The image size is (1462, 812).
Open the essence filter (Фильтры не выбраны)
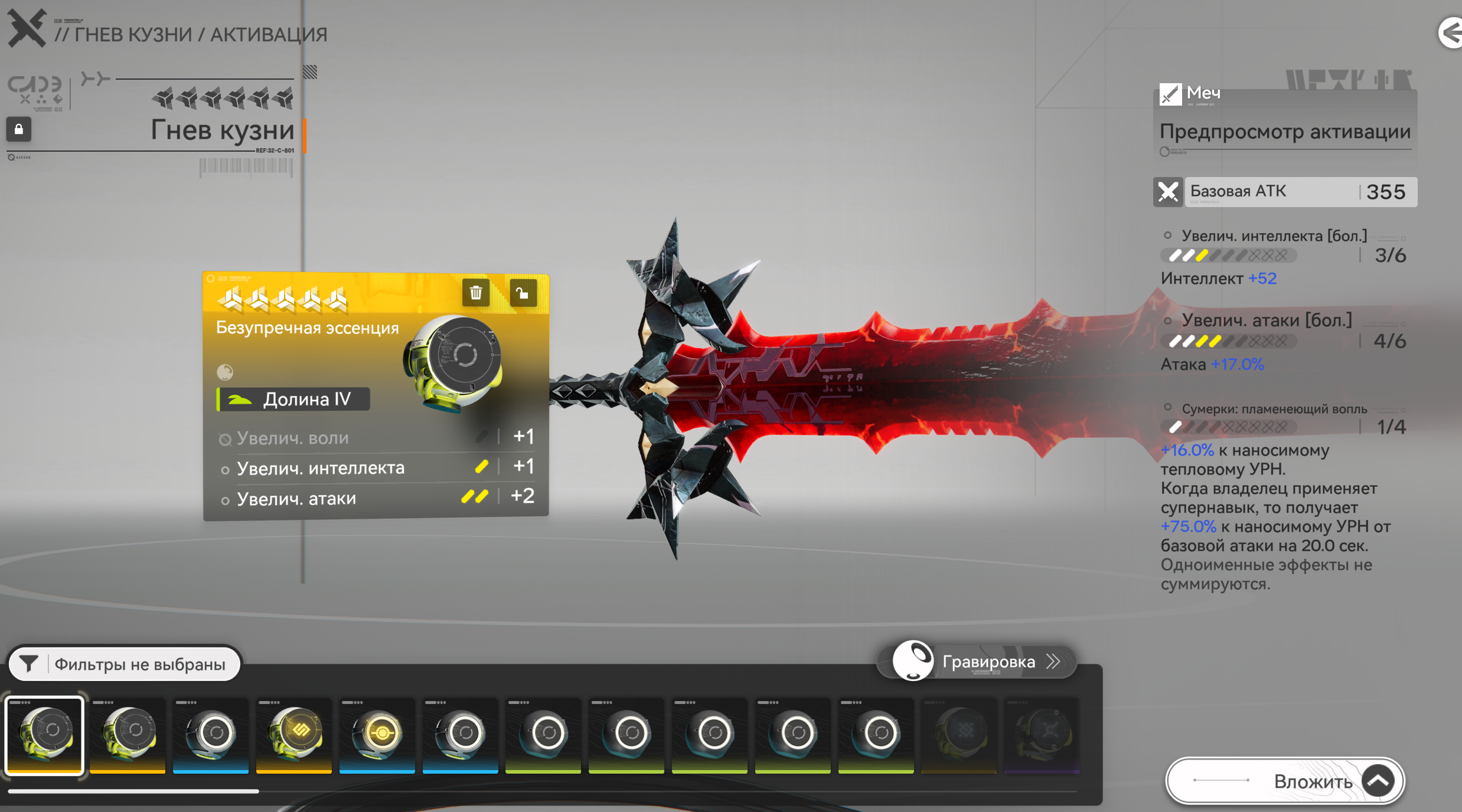125,664
